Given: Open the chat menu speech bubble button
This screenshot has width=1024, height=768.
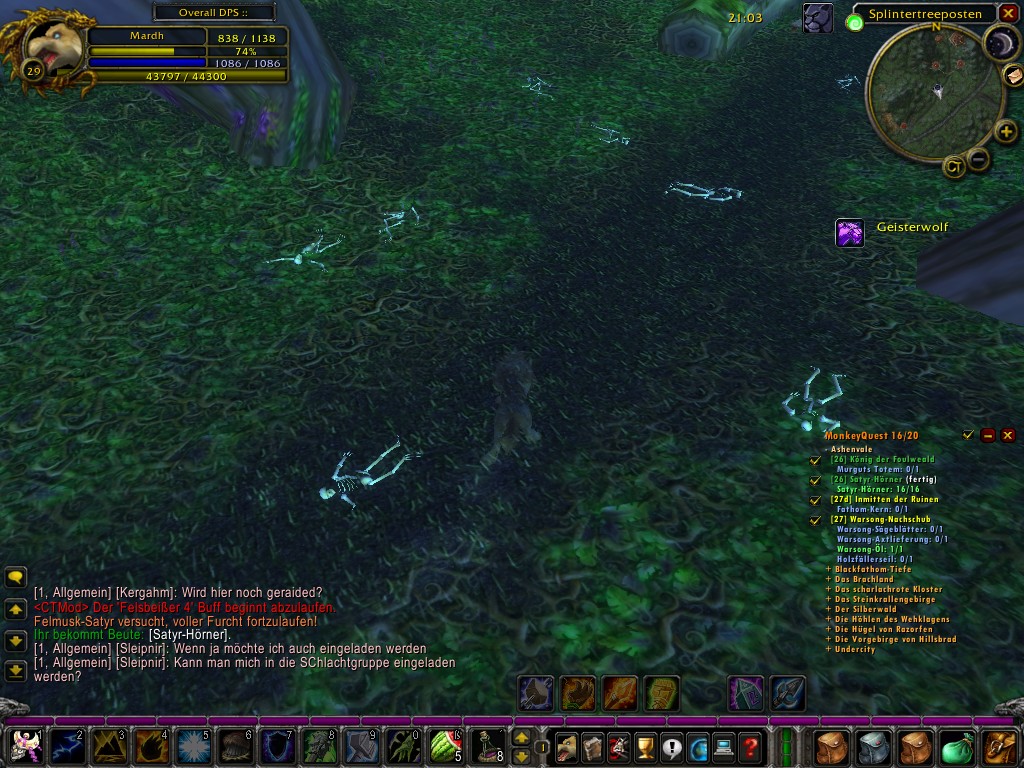Looking at the screenshot, I should point(15,577).
